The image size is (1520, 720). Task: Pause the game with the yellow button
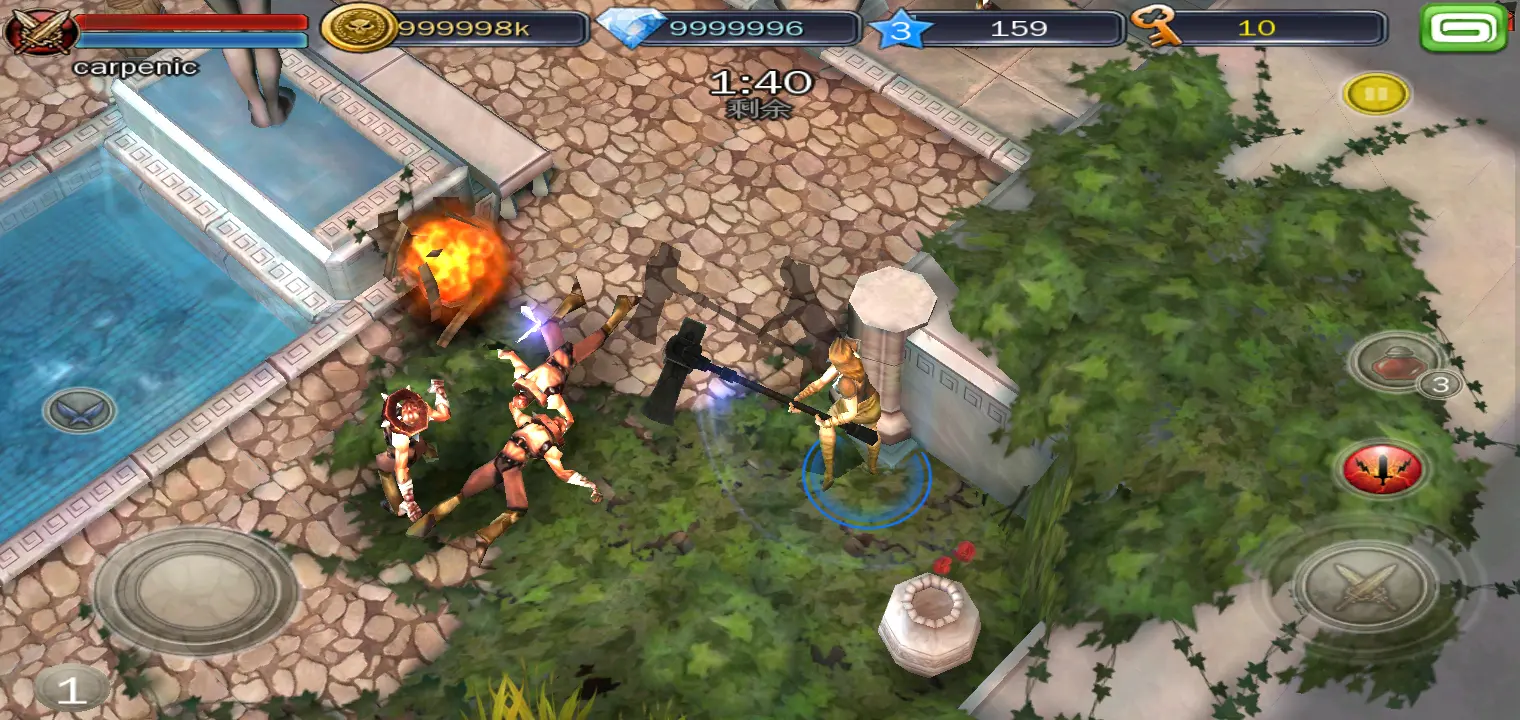pos(1376,94)
